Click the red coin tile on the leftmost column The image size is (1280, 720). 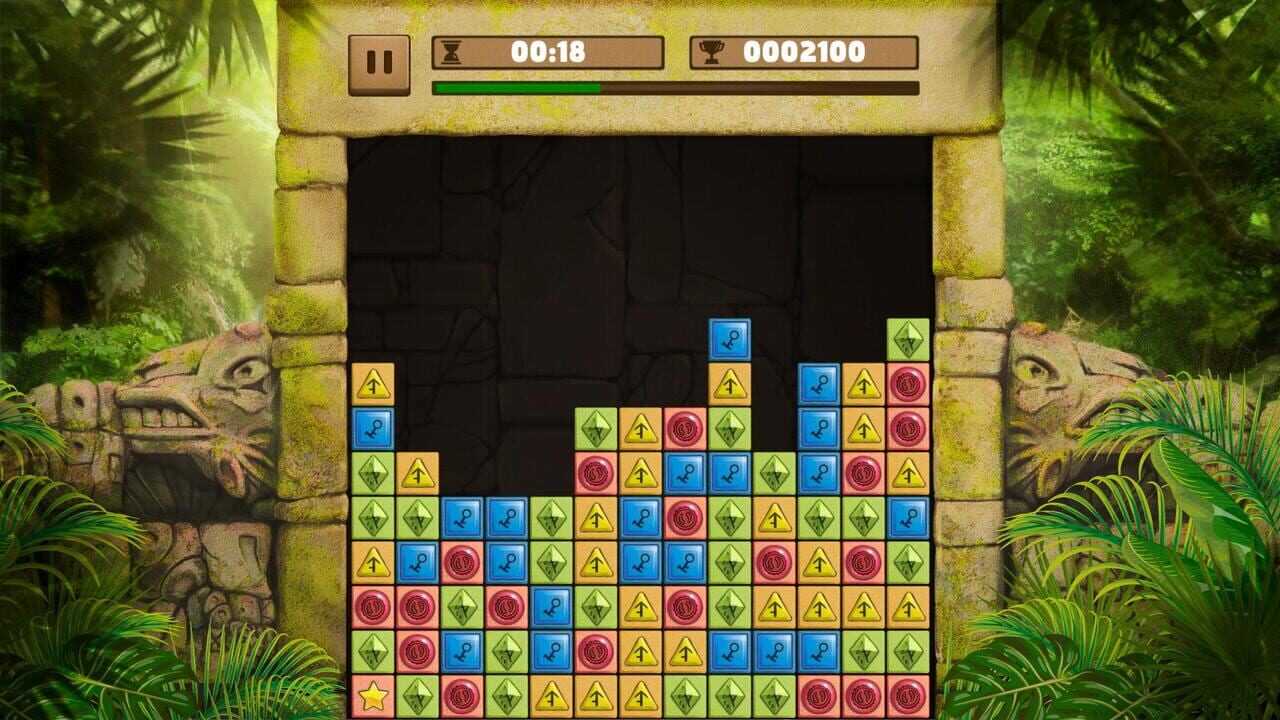point(370,605)
